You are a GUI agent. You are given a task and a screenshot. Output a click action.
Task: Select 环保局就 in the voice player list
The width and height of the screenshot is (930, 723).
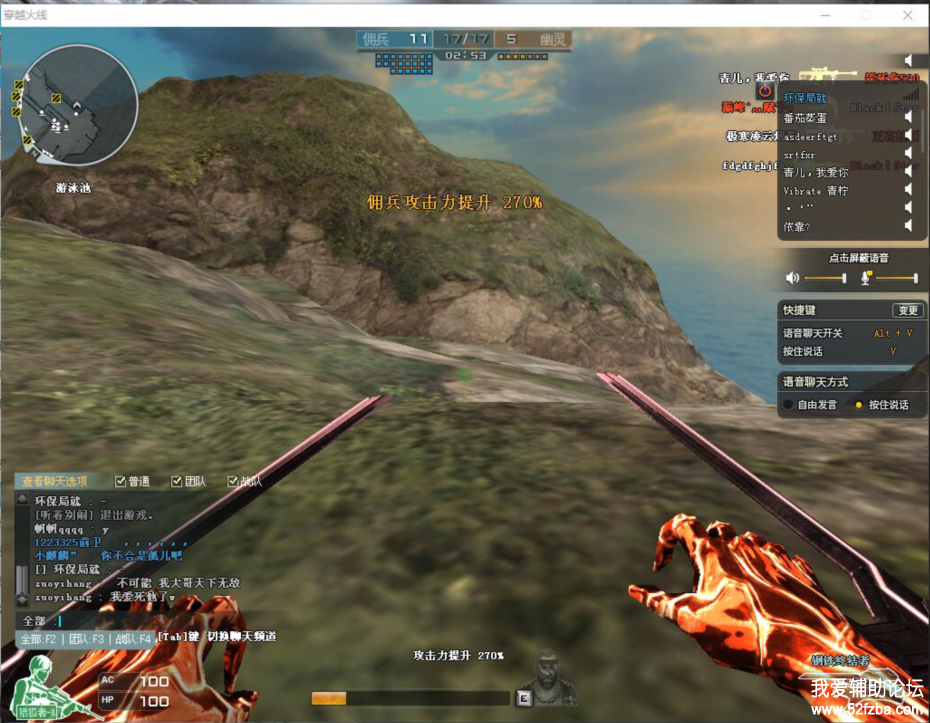805,98
